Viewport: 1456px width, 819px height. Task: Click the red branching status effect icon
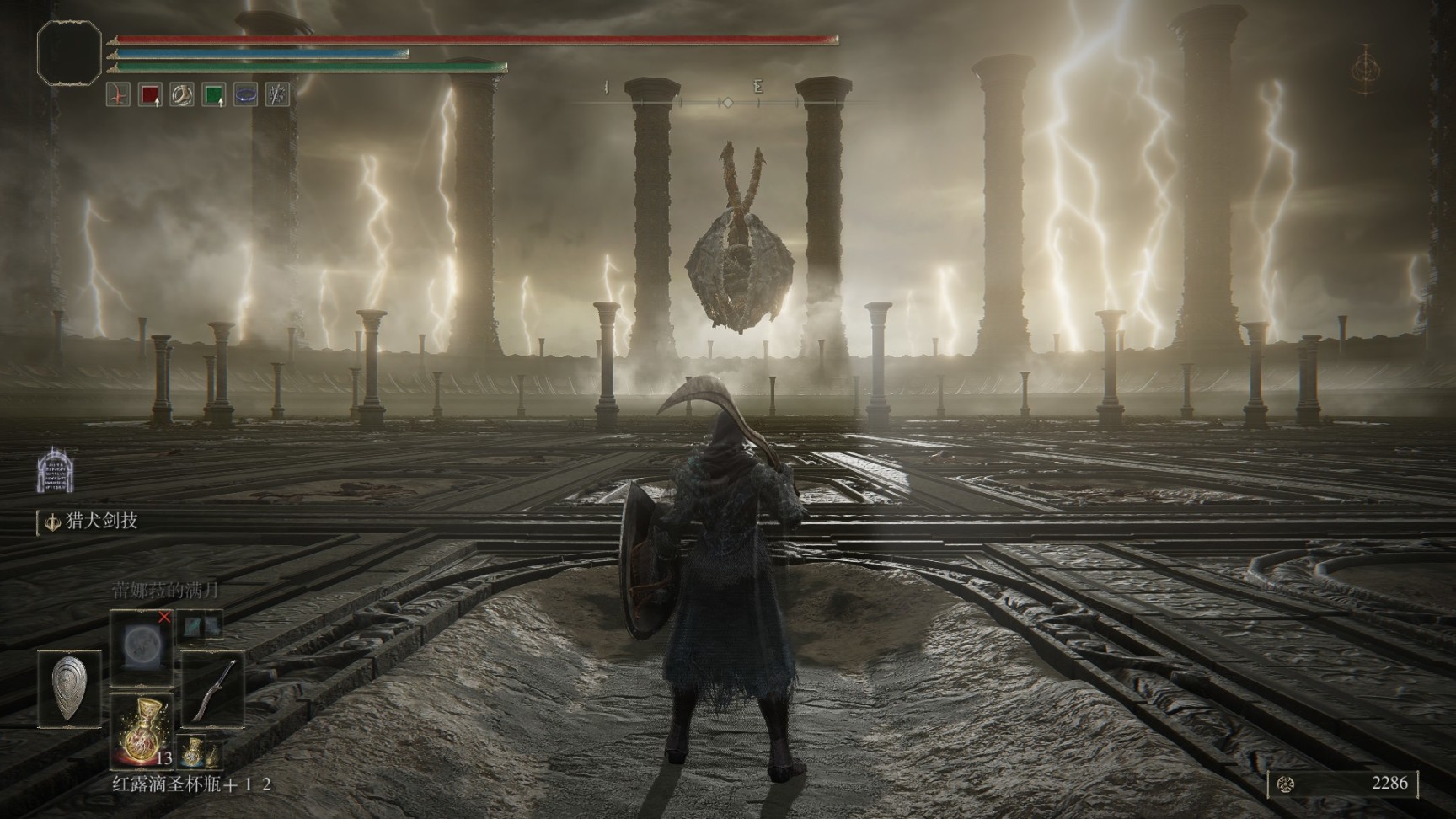[x=118, y=94]
